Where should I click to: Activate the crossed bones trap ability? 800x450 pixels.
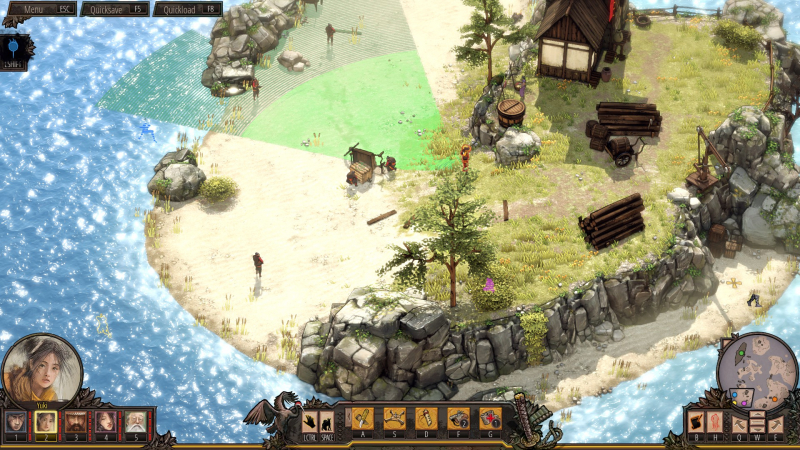pos(395,417)
